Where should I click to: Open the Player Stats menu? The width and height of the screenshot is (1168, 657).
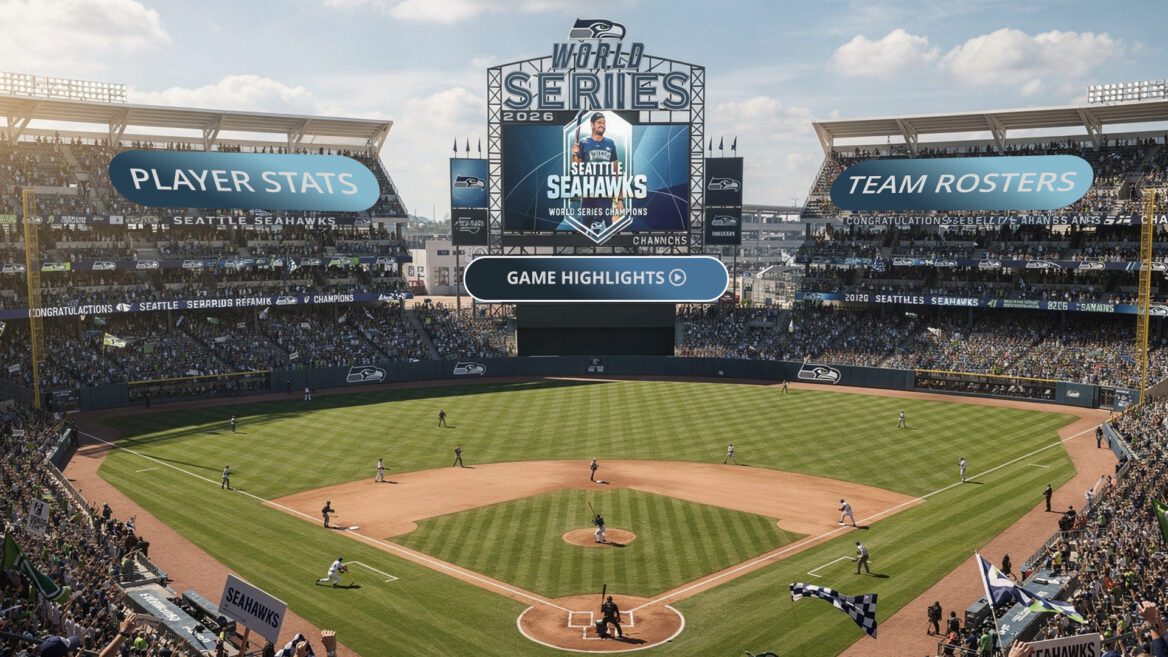[x=244, y=181]
